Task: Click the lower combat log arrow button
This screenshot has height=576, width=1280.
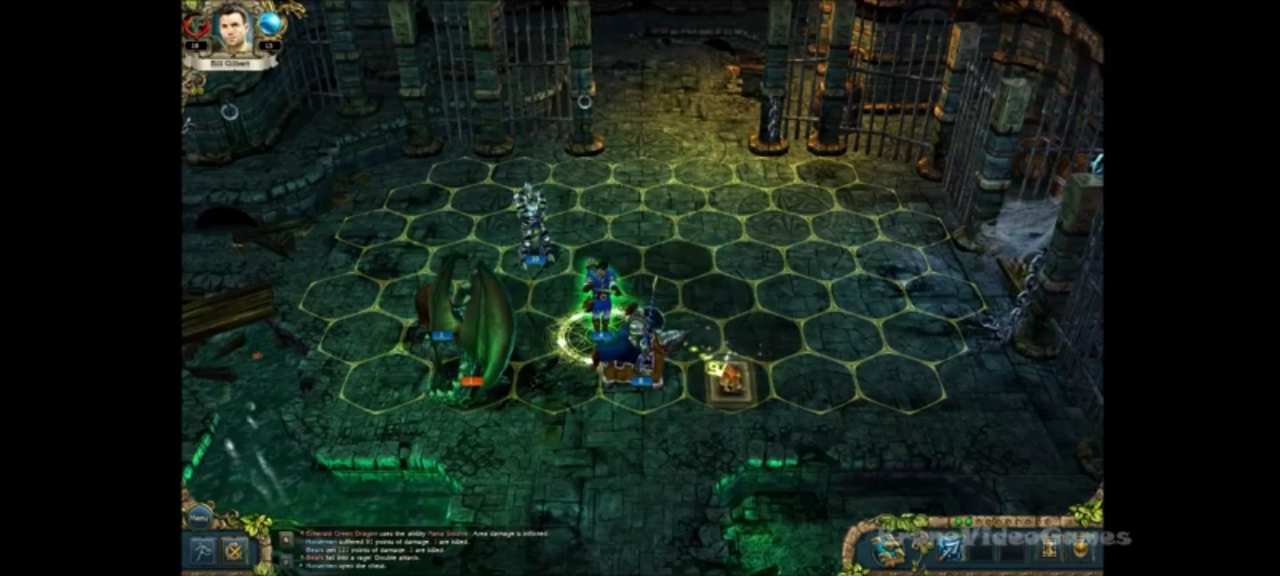Action: tap(286, 560)
